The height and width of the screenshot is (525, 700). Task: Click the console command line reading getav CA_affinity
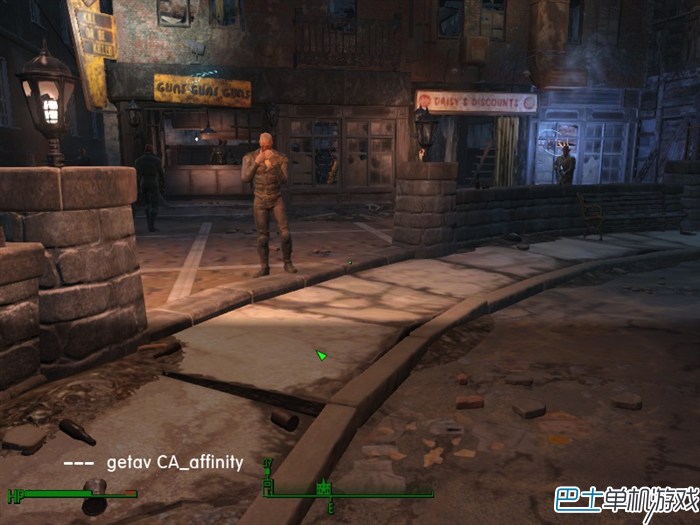[175, 462]
